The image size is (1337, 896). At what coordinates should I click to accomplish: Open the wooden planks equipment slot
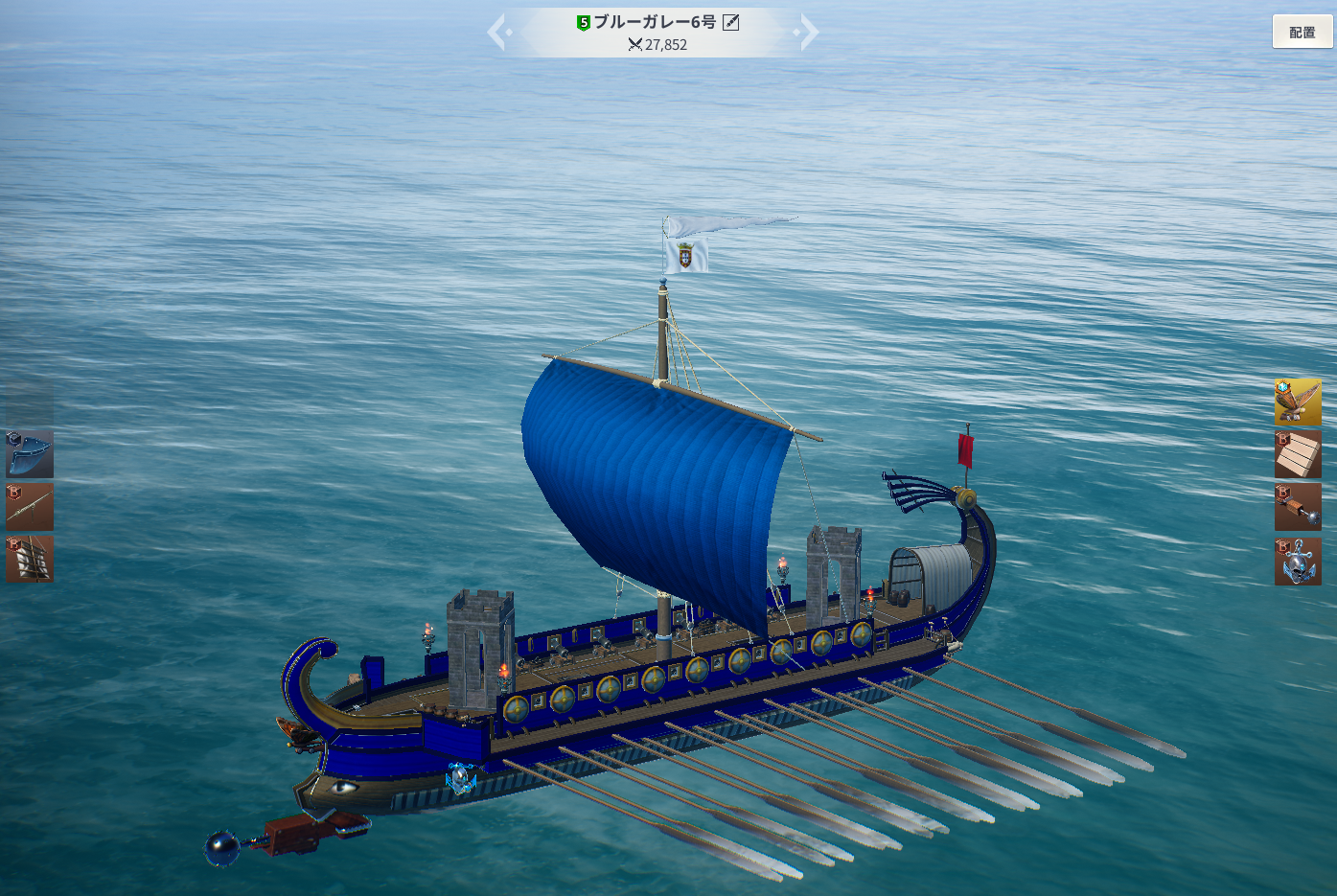(x=1298, y=454)
